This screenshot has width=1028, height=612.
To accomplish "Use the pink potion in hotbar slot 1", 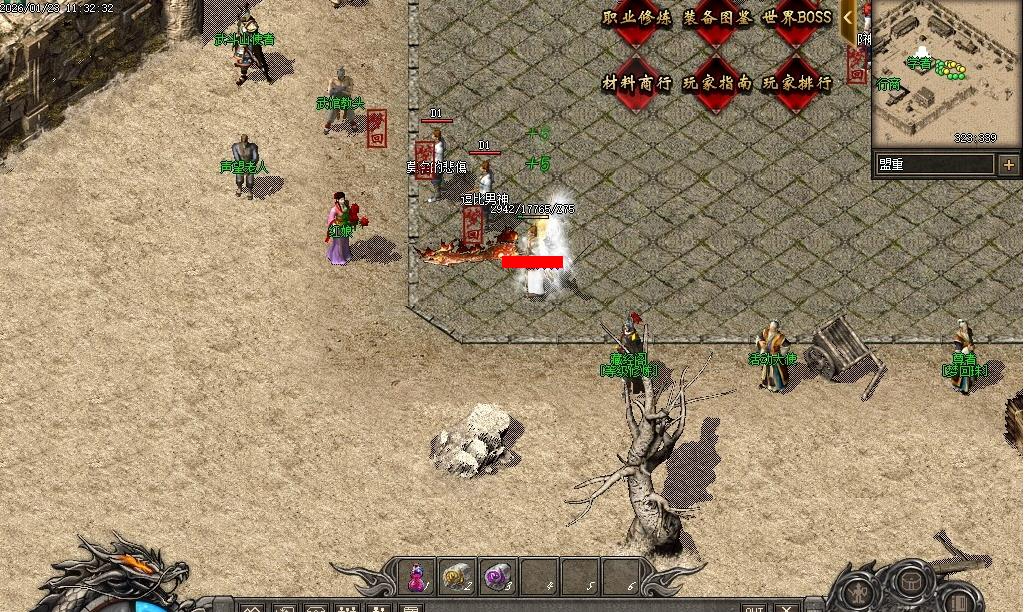I will [416, 576].
